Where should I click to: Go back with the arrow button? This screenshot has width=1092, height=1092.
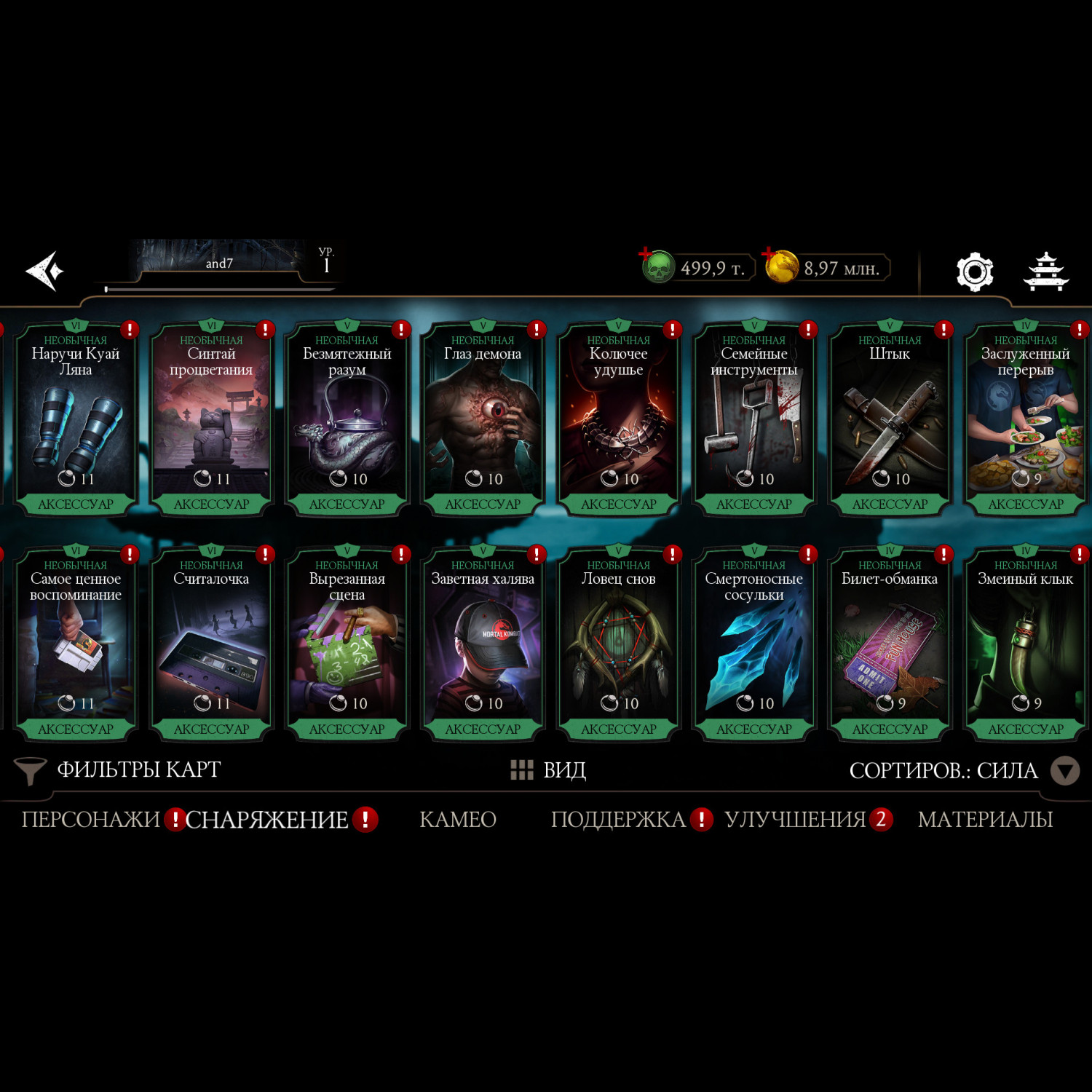[x=45, y=272]
